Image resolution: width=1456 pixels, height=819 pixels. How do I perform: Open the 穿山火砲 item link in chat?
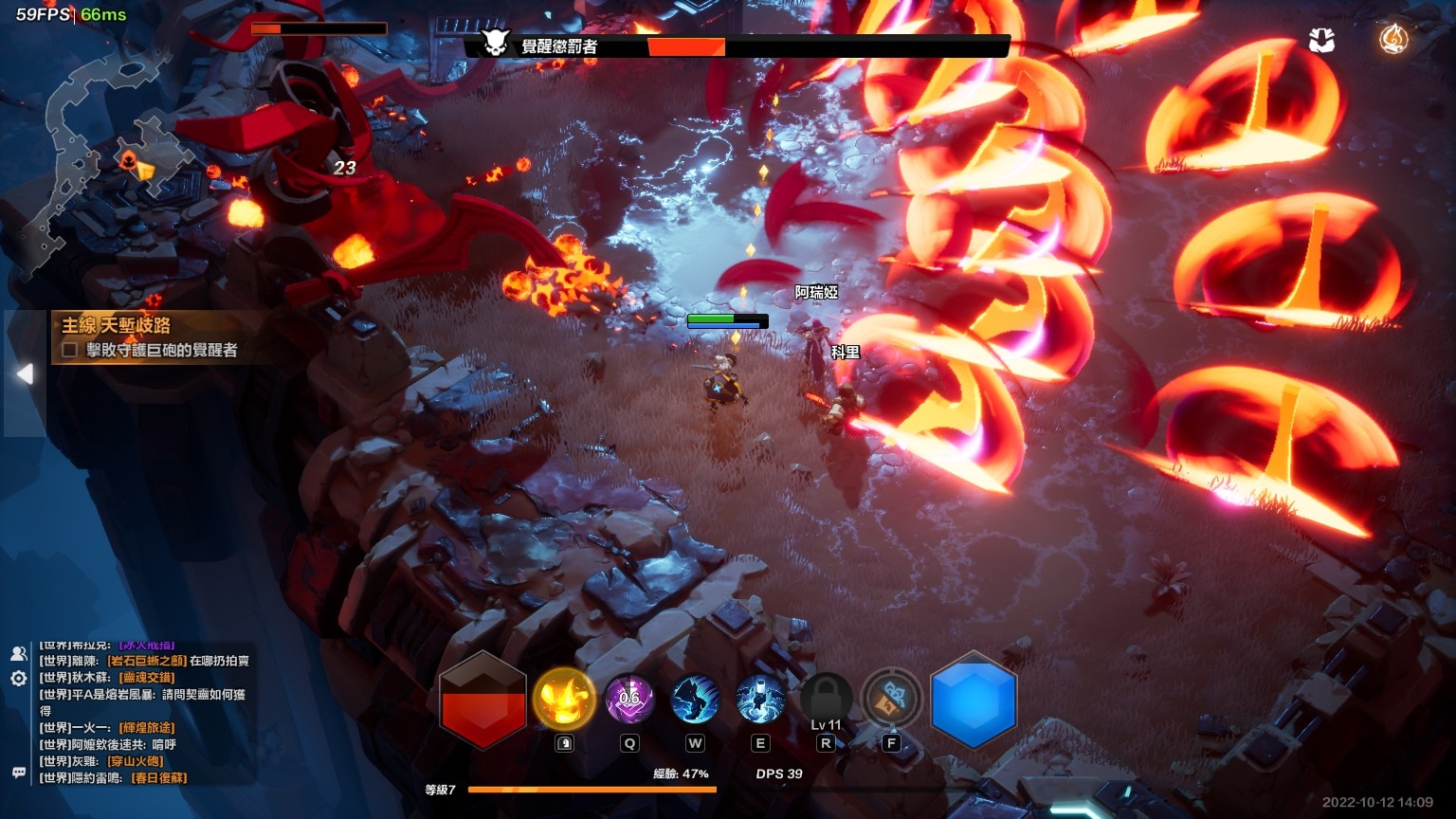point(136,761)
